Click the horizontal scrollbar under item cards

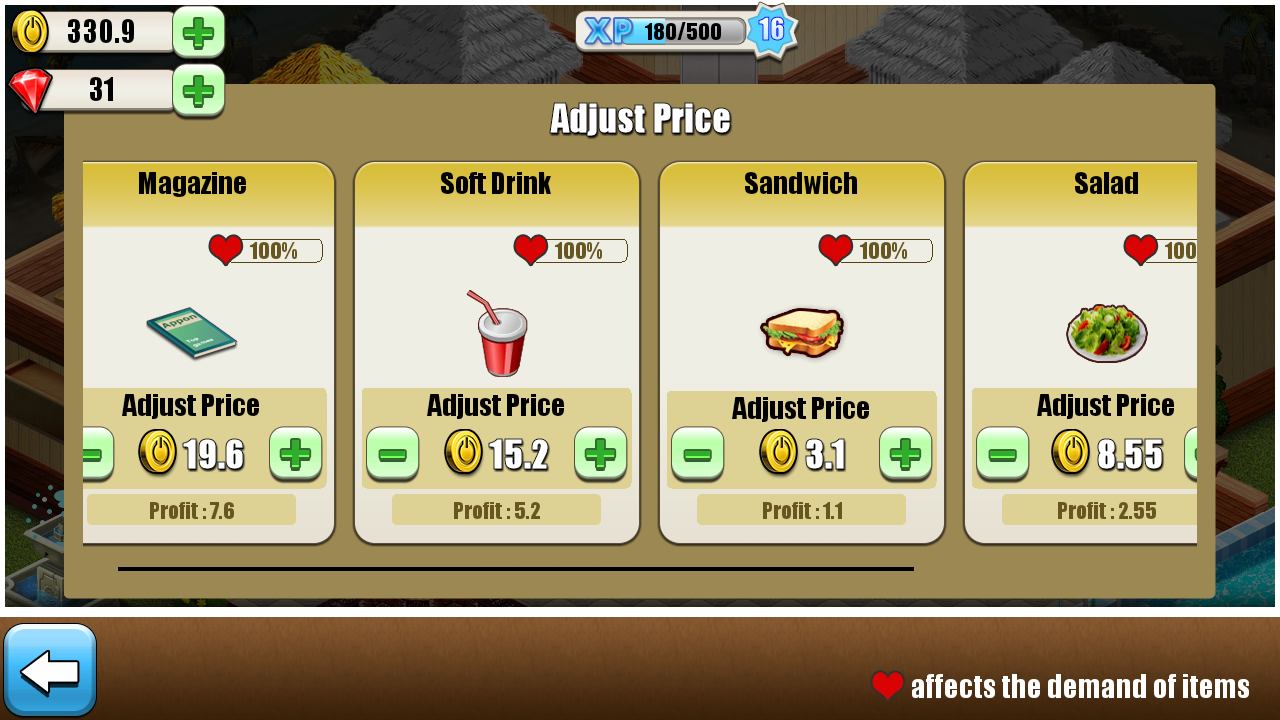coord(515,569)
